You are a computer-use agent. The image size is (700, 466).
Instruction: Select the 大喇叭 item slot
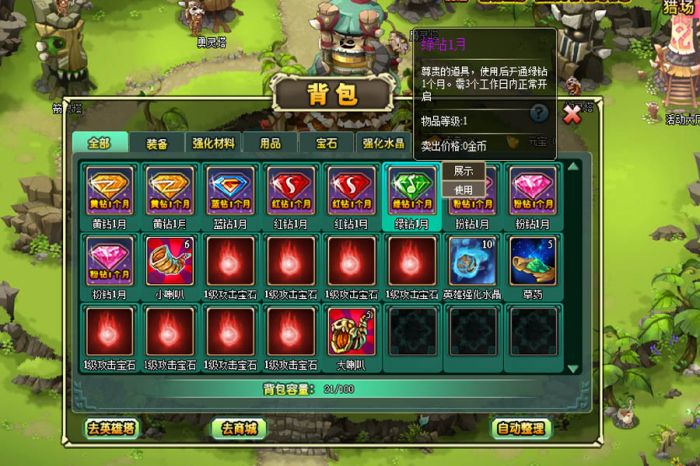click(350, 332)
